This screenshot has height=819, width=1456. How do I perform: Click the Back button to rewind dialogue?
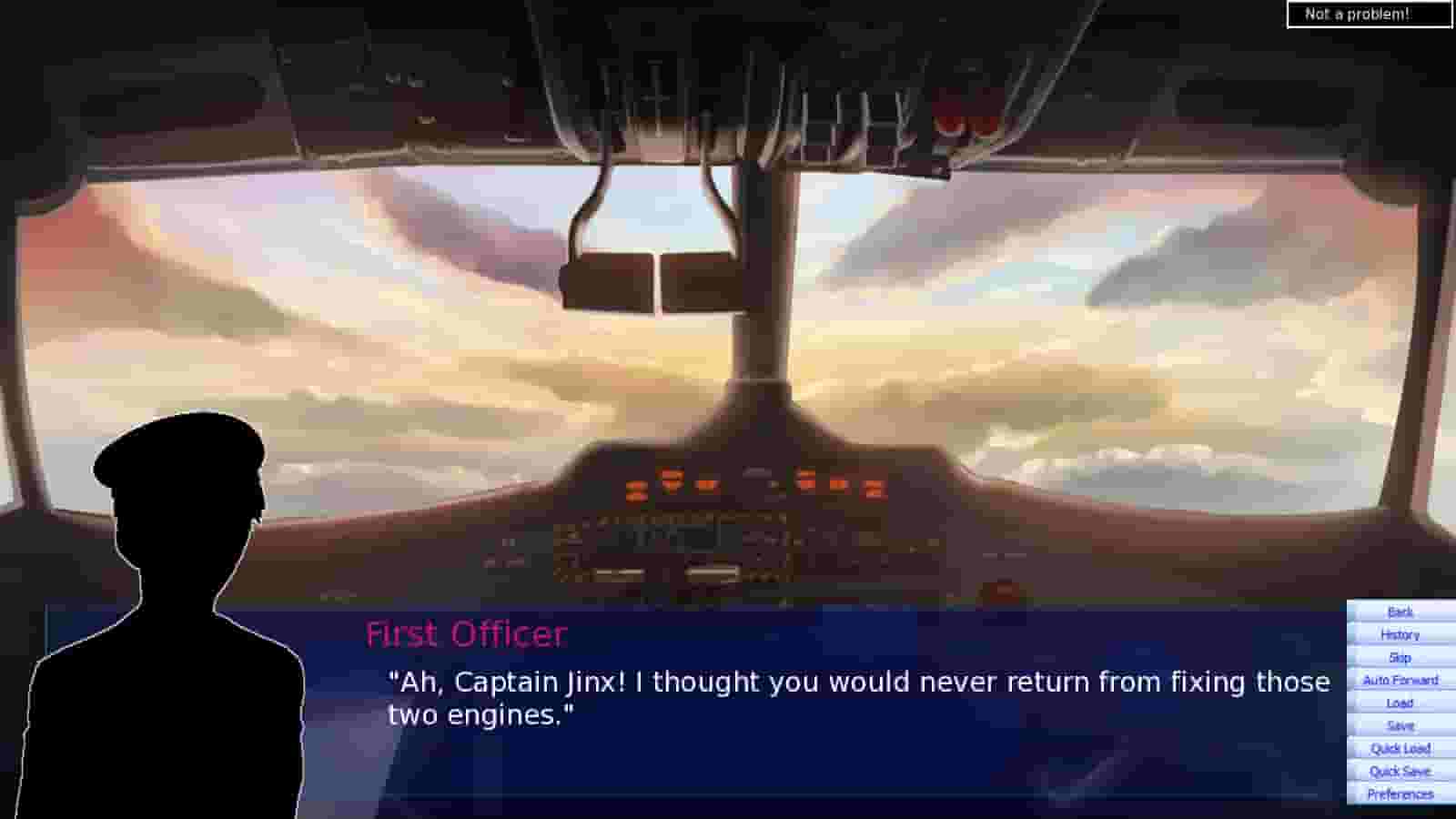tap(1399, 612)
